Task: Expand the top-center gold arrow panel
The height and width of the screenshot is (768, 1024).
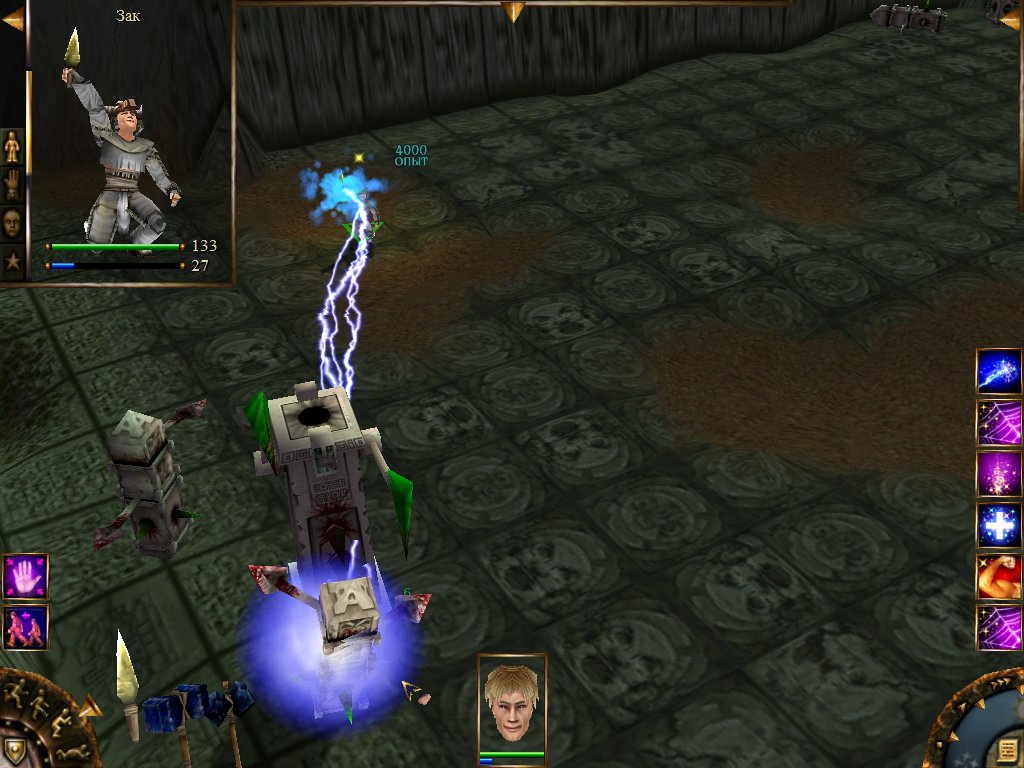Action: coord(513,12)
